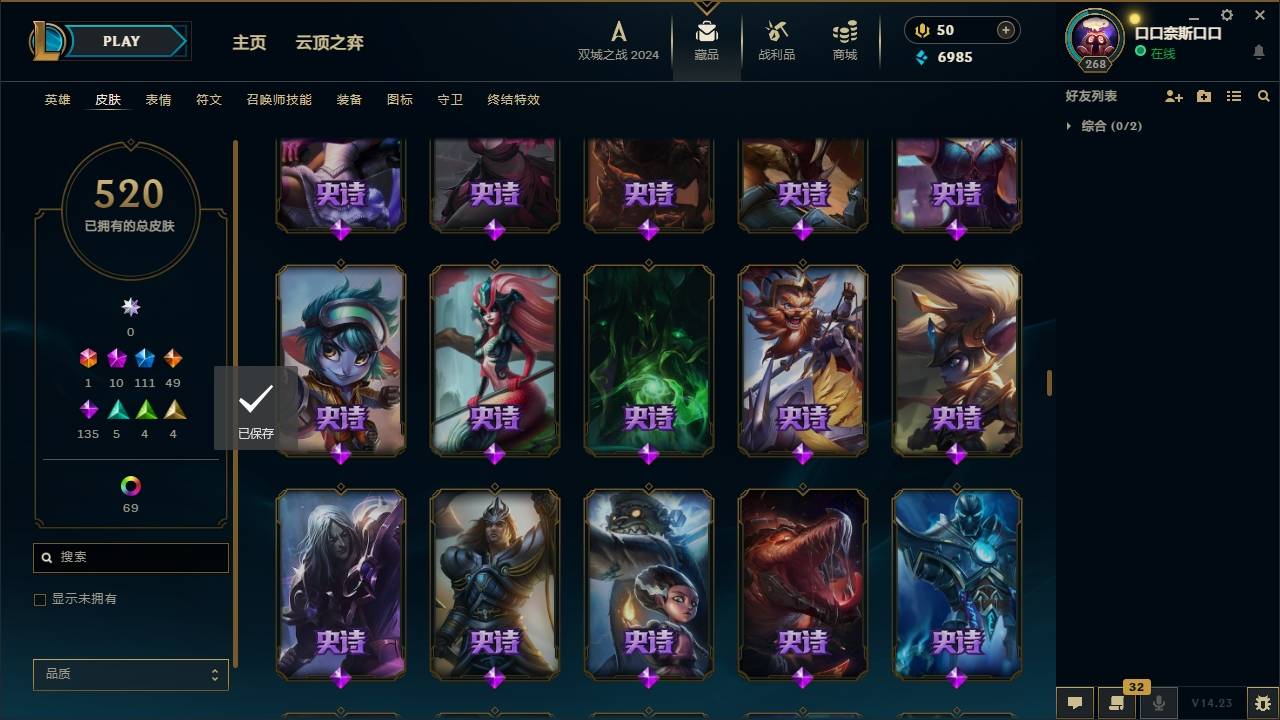
Task: Switch friend list display with list icon
Action: pos(1234,96)
